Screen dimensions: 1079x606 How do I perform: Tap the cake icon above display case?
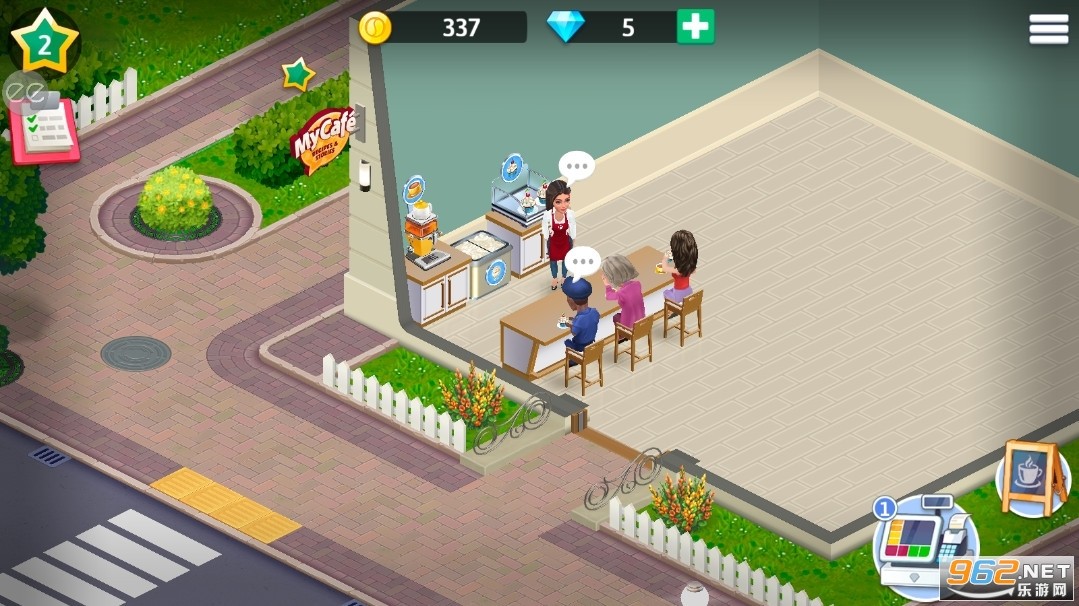(x=513, y=166)
